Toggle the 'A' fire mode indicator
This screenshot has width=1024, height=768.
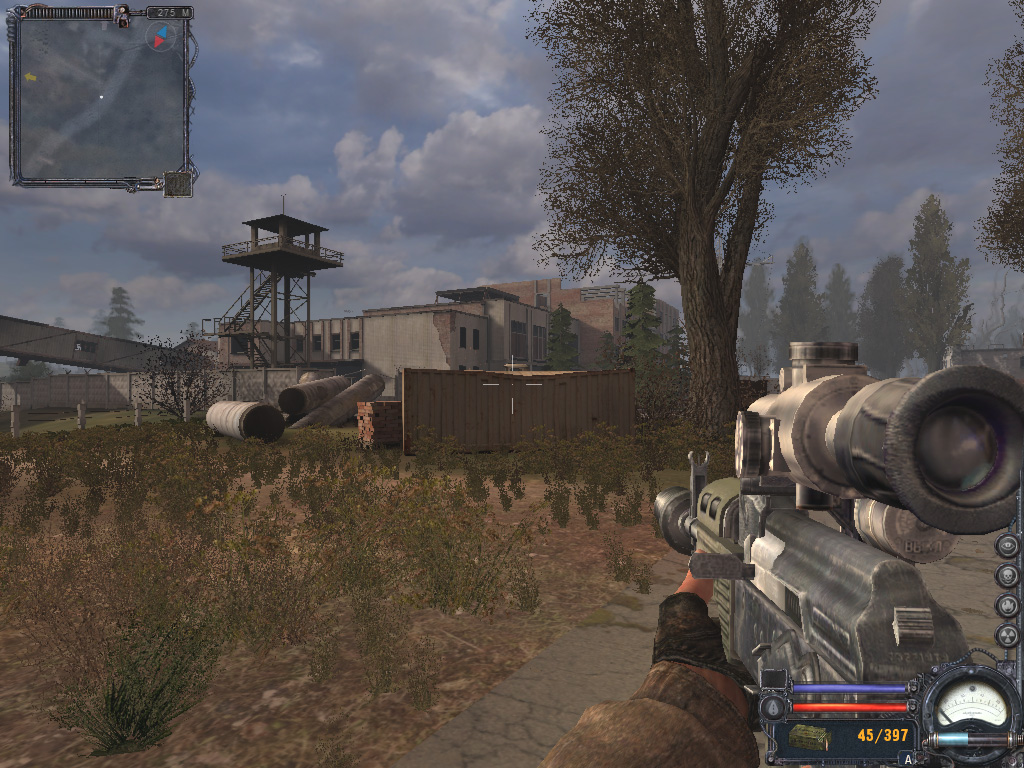click(x=907, y=759)
